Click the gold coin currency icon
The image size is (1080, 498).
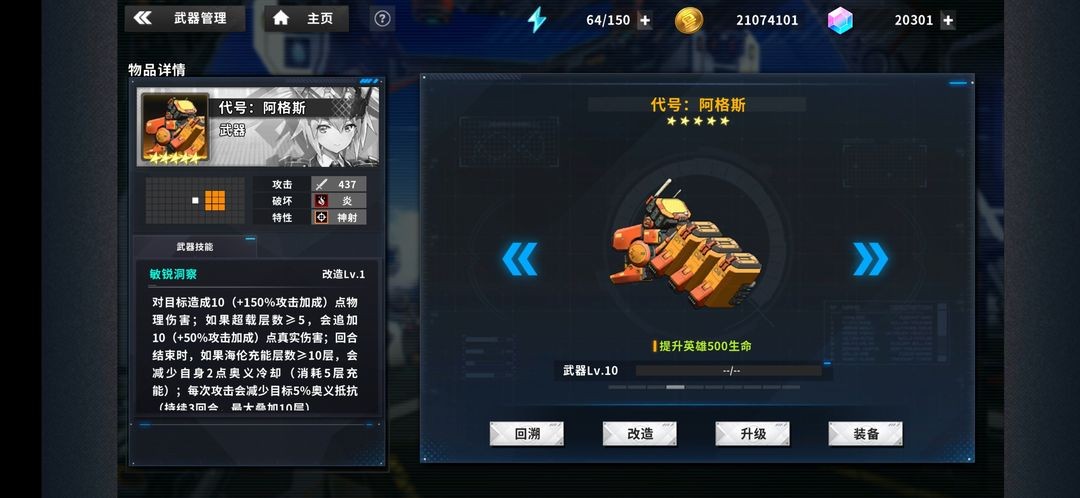coord(689,20)
